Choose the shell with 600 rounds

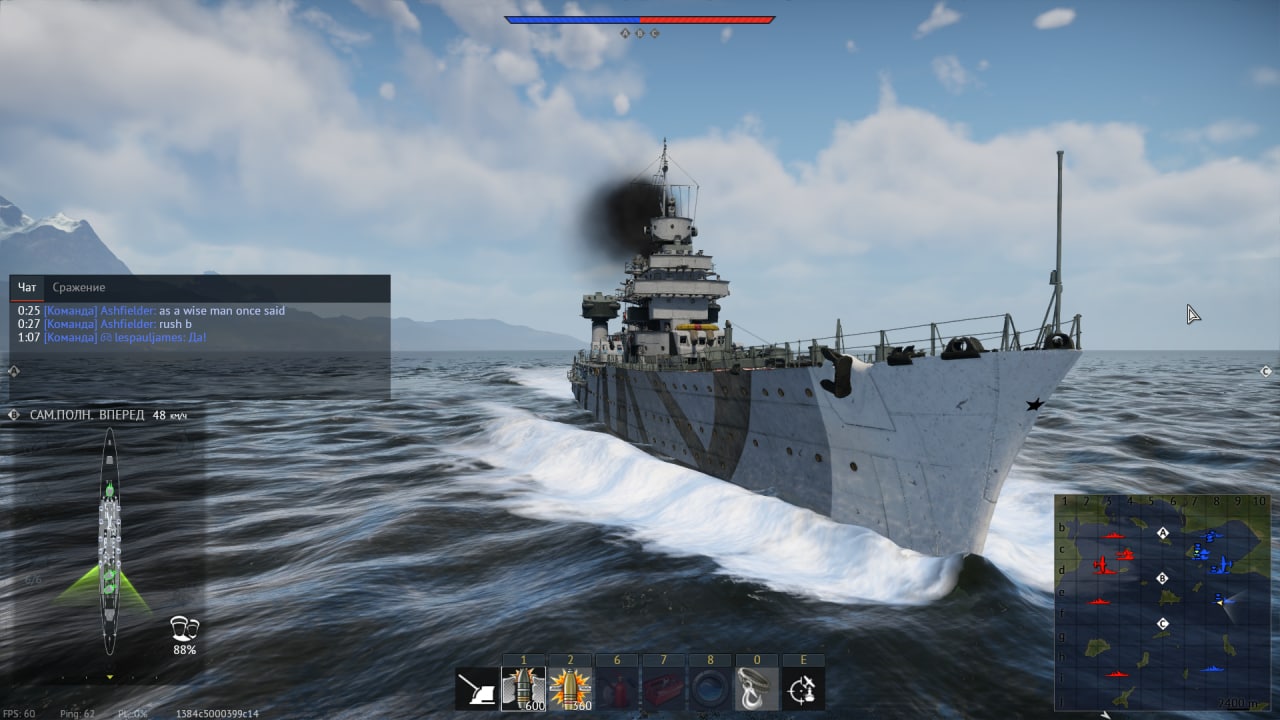click(x=523, y=689)
